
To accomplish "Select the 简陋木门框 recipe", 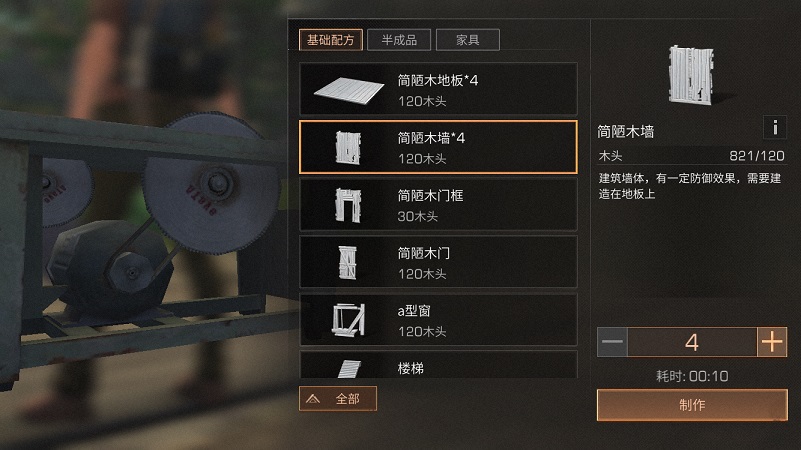I will [438, 205].
